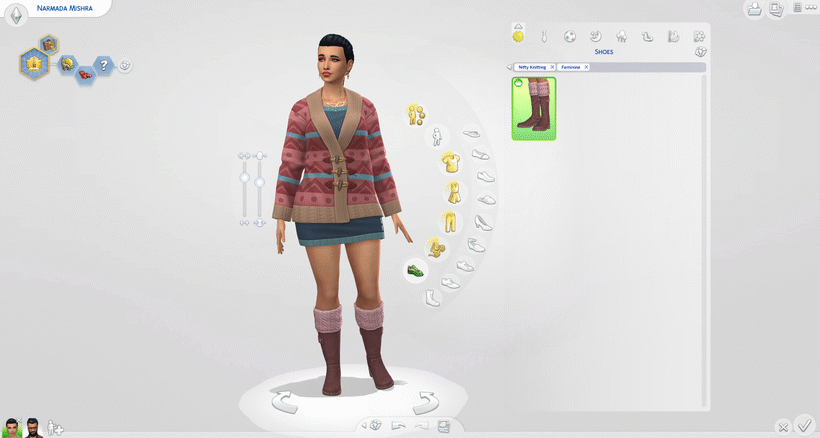The width and height of the screenshot is (820, 438).
Task: Remove the Nifty Knitting filter tag
Action: 552,67
